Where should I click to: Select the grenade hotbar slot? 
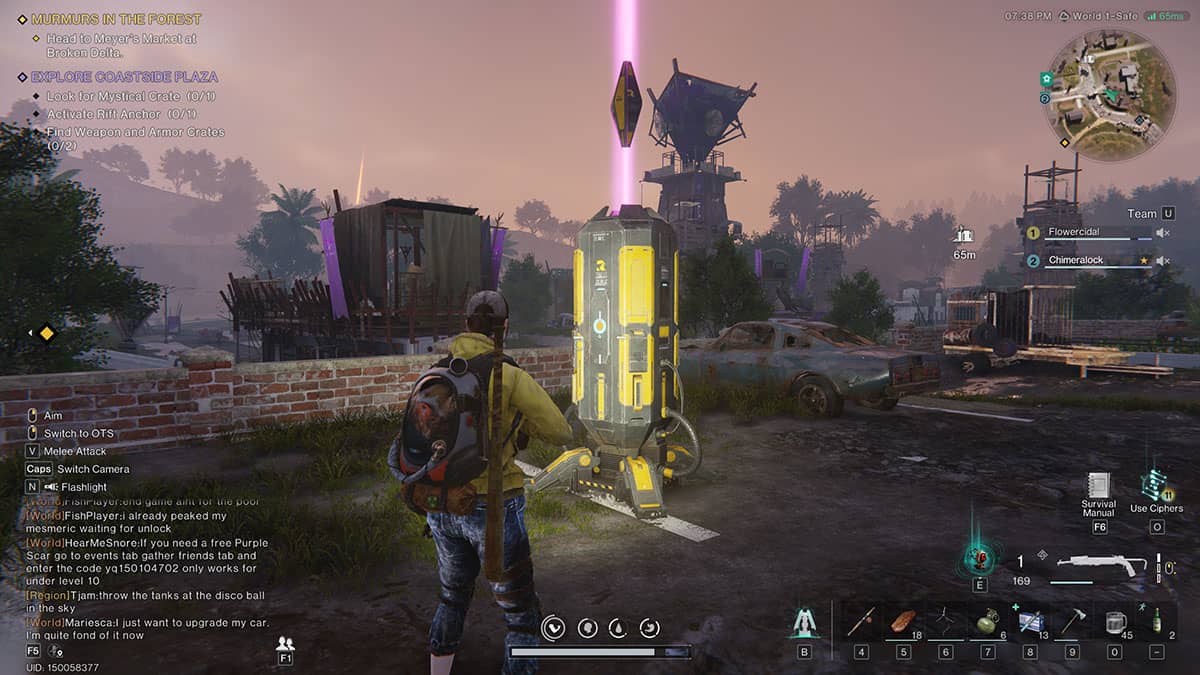click(x=987, y=623)
